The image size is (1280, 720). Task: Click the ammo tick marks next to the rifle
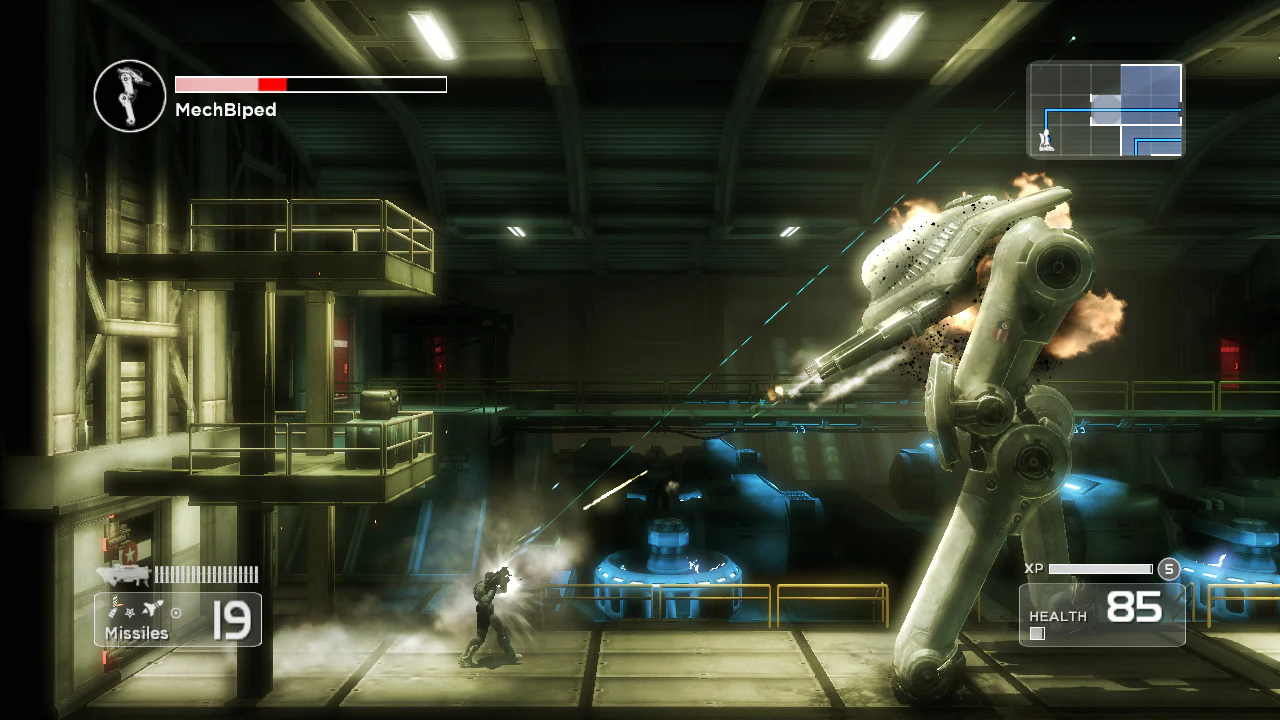(x=205, y=574)
